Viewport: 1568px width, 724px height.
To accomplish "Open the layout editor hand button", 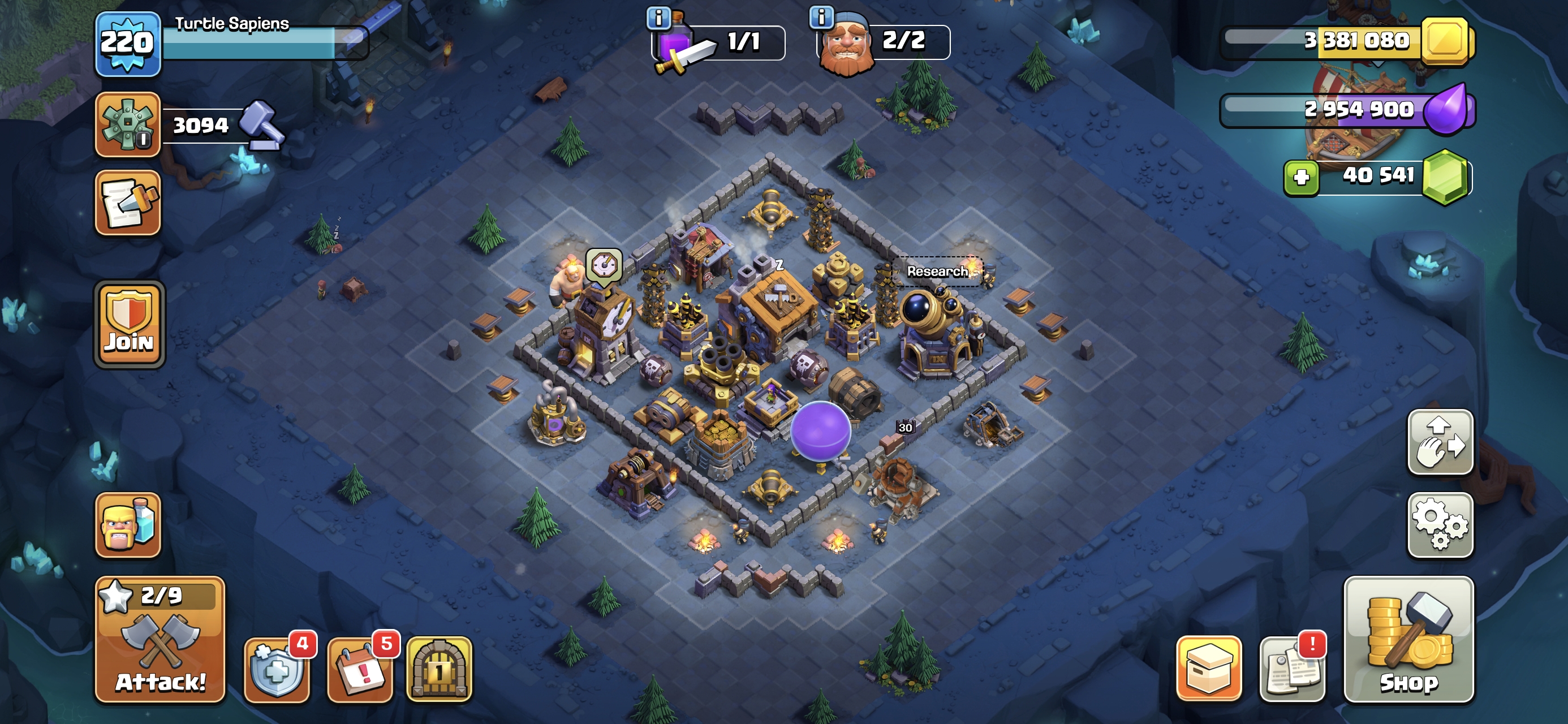I will (x=1440, y=442).
